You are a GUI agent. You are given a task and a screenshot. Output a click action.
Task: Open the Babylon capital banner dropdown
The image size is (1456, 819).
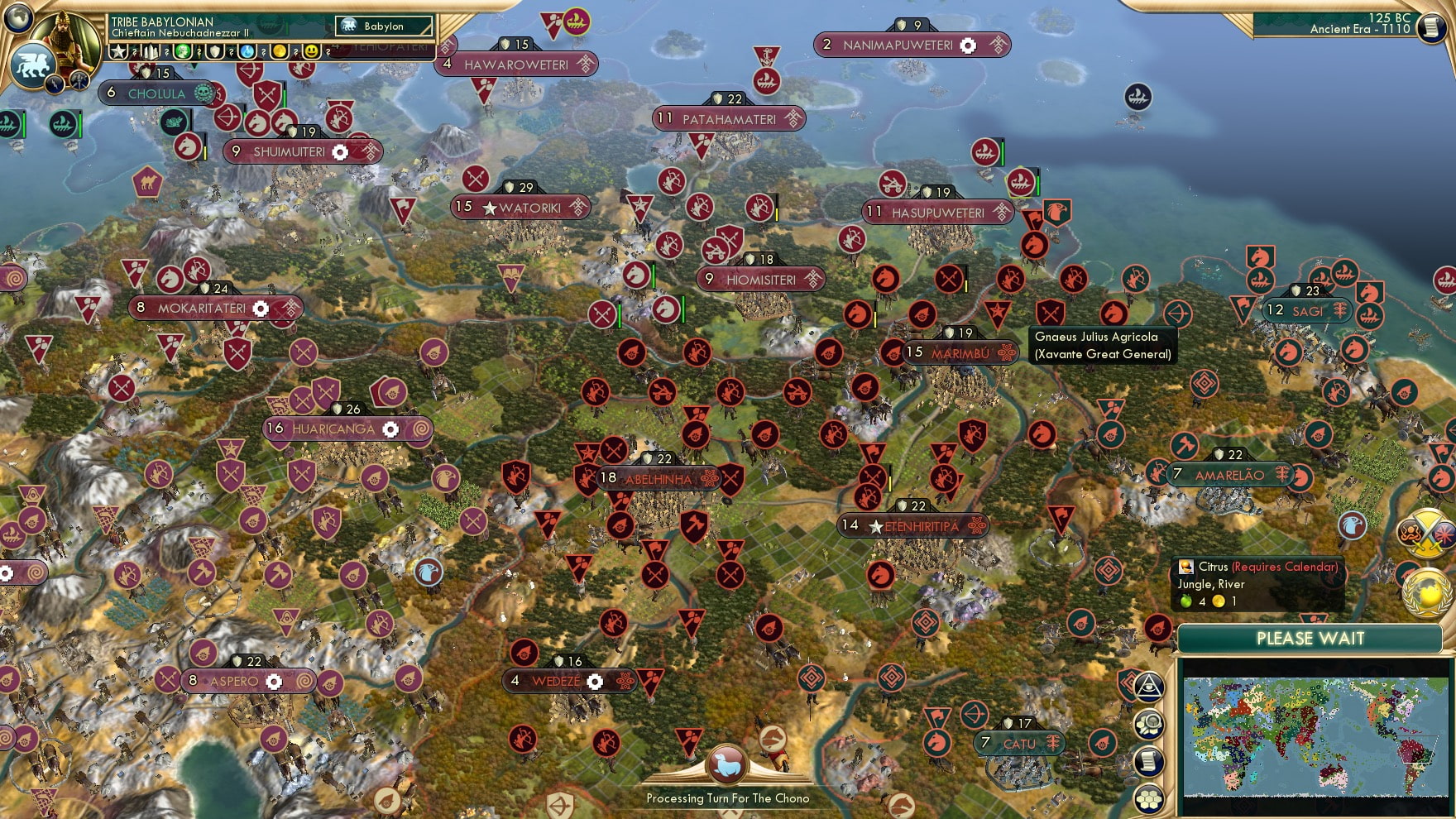(382, 26)
